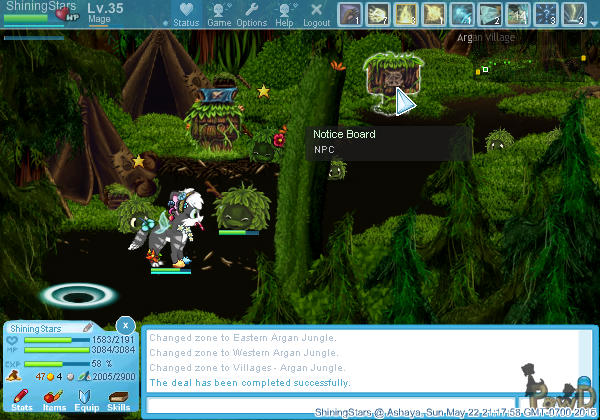Screen dimensions: 600x420
Task: Open the Options wrench menu
Action: point(251,14)
